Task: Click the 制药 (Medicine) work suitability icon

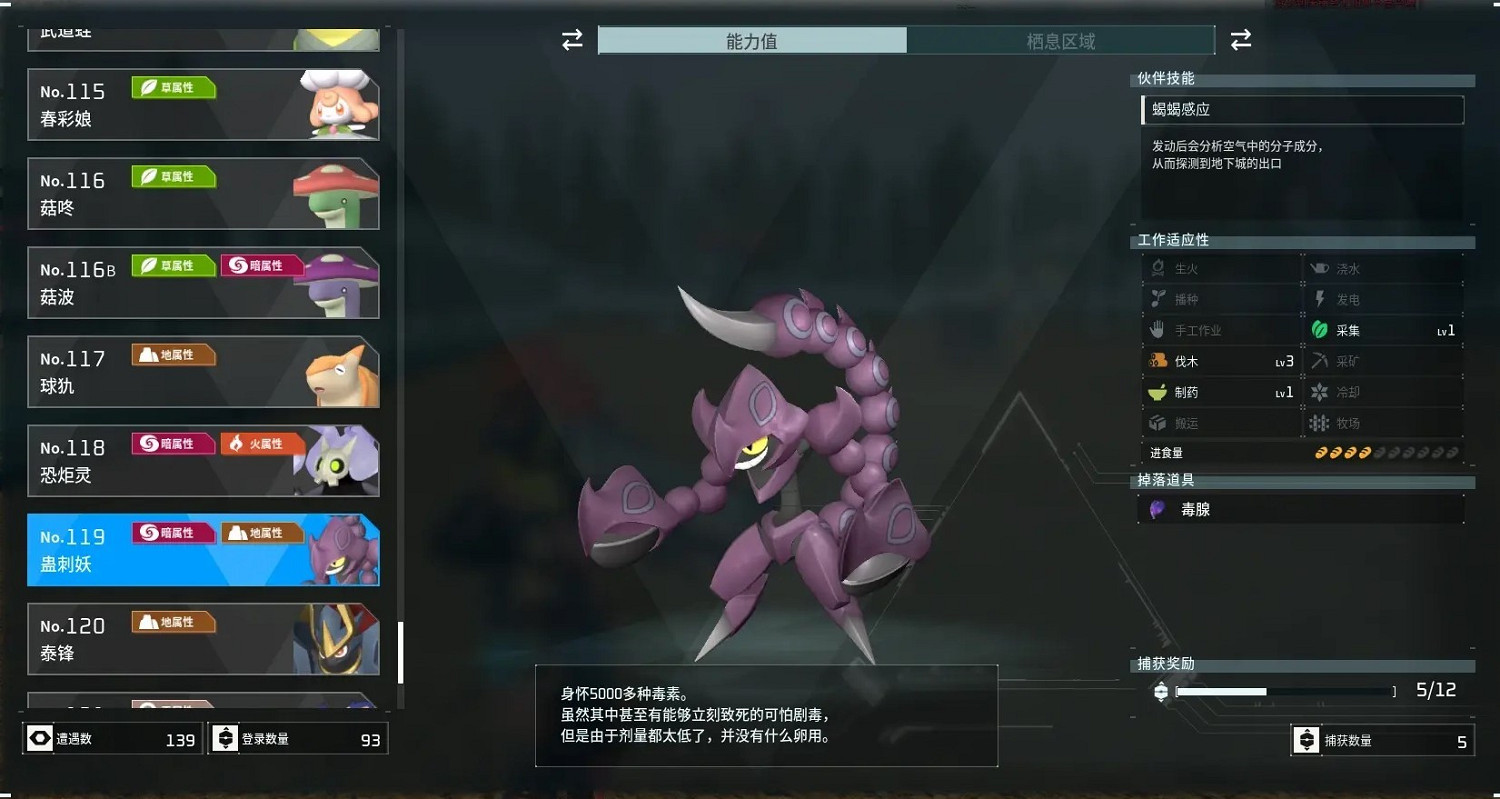Action: tap(1157, 392)
